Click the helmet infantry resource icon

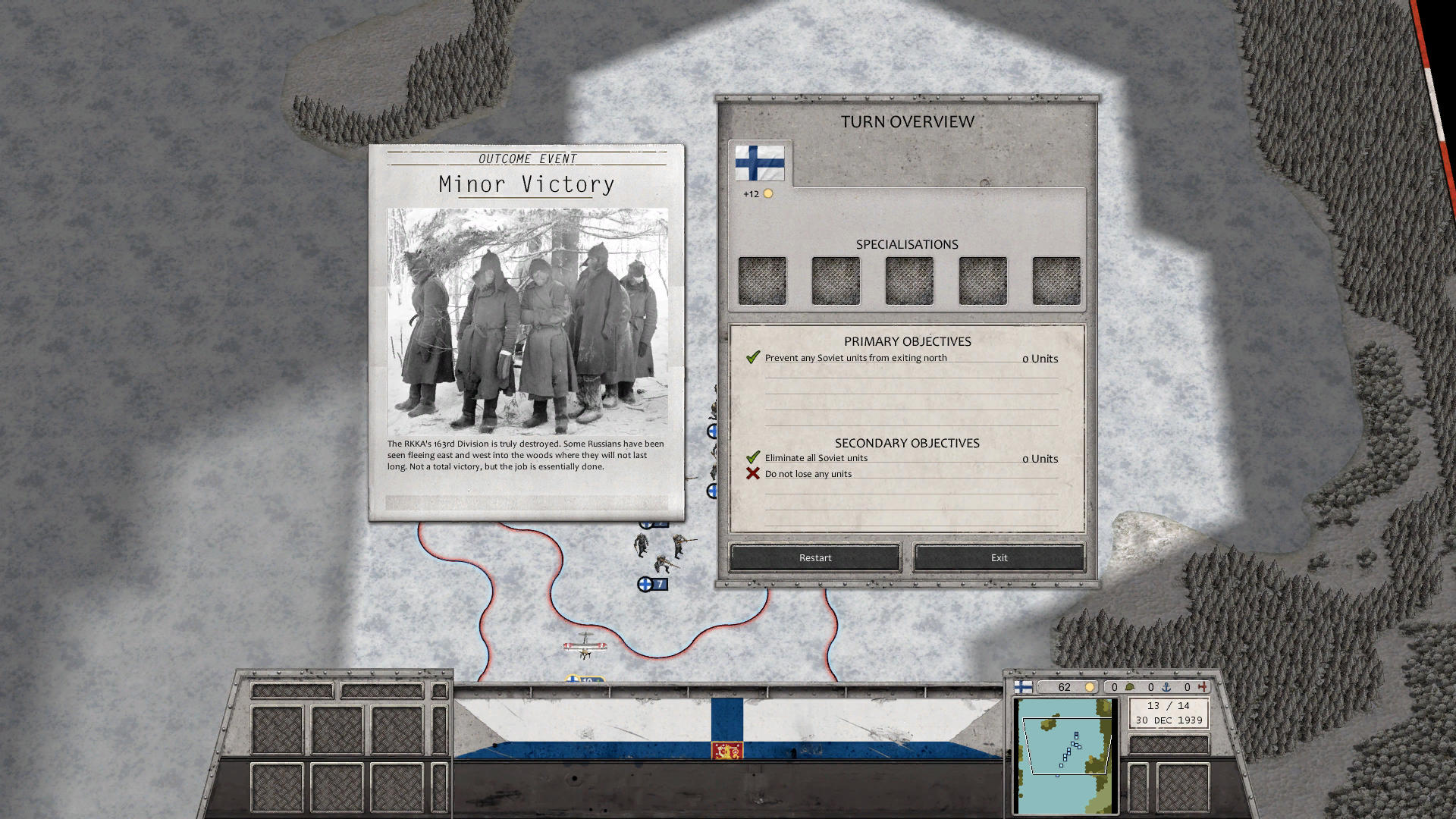(x=1129, y=686)
